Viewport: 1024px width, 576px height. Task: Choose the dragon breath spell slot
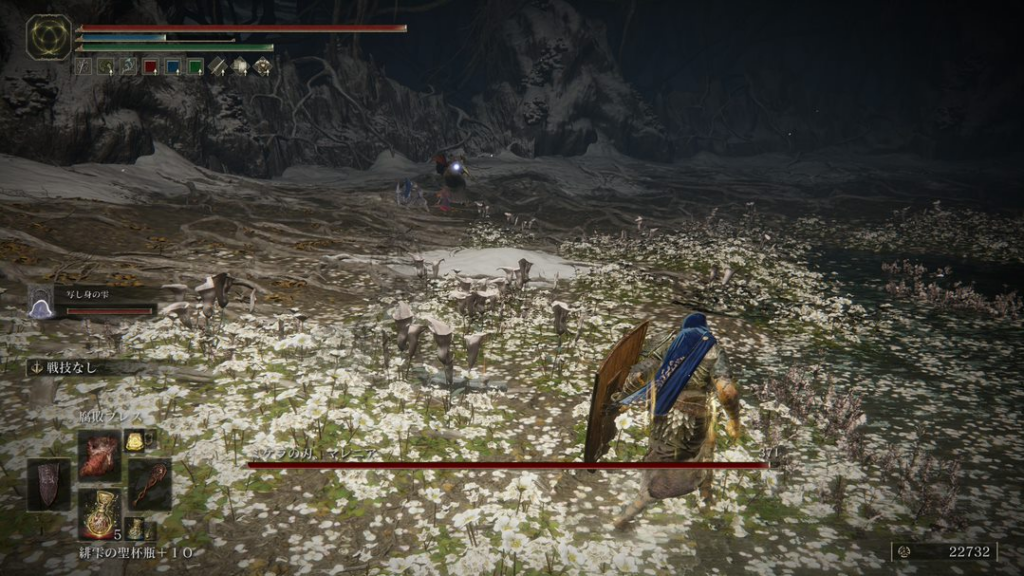(100, 455)
